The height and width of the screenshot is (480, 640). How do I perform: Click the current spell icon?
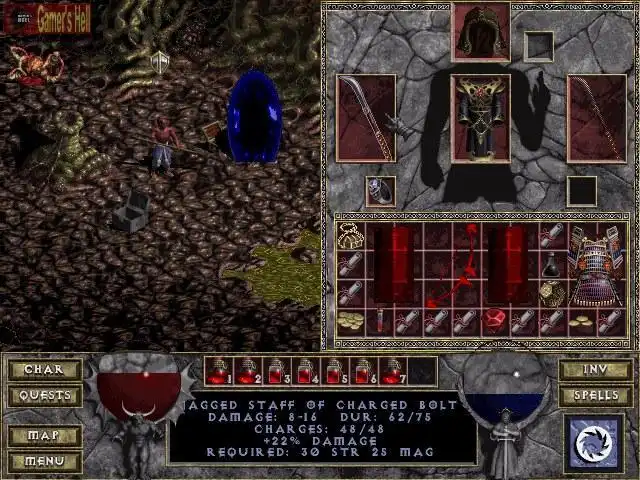click(x=594, y=443)
